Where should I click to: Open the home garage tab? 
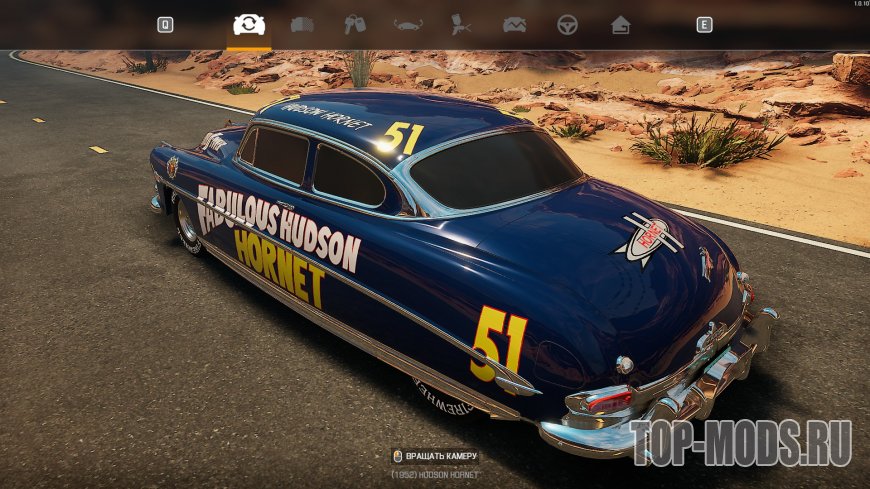(621, 25)
